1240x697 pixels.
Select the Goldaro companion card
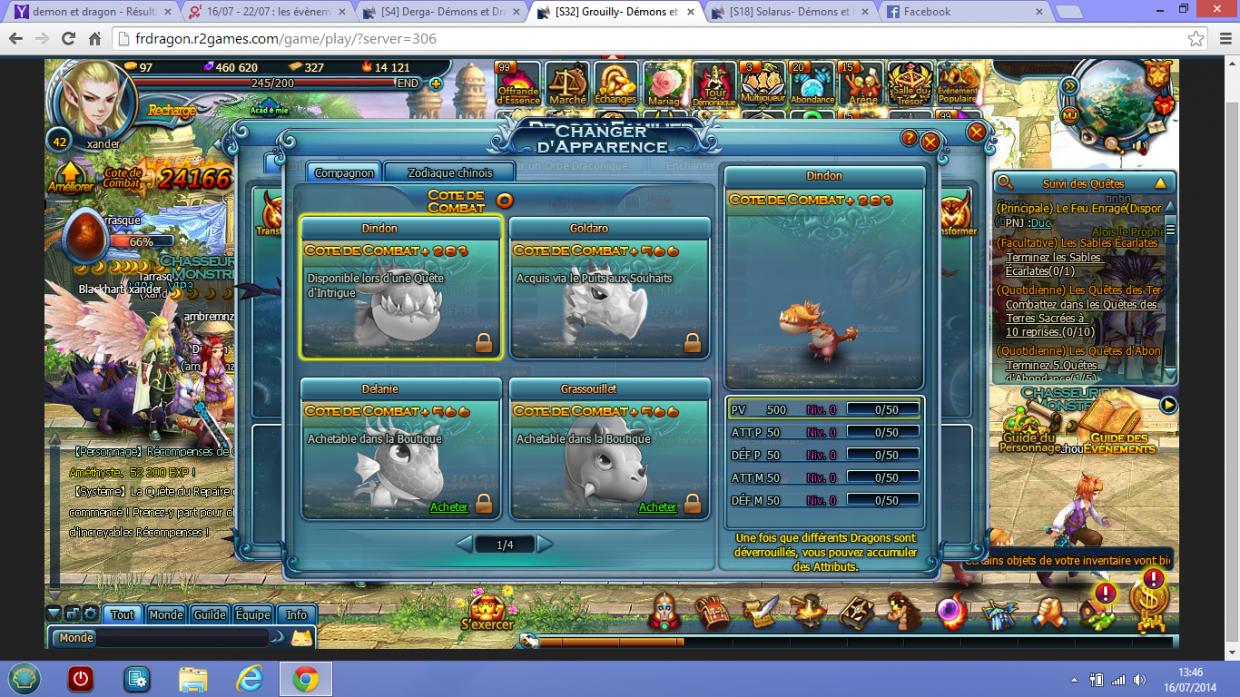(609, 288)
